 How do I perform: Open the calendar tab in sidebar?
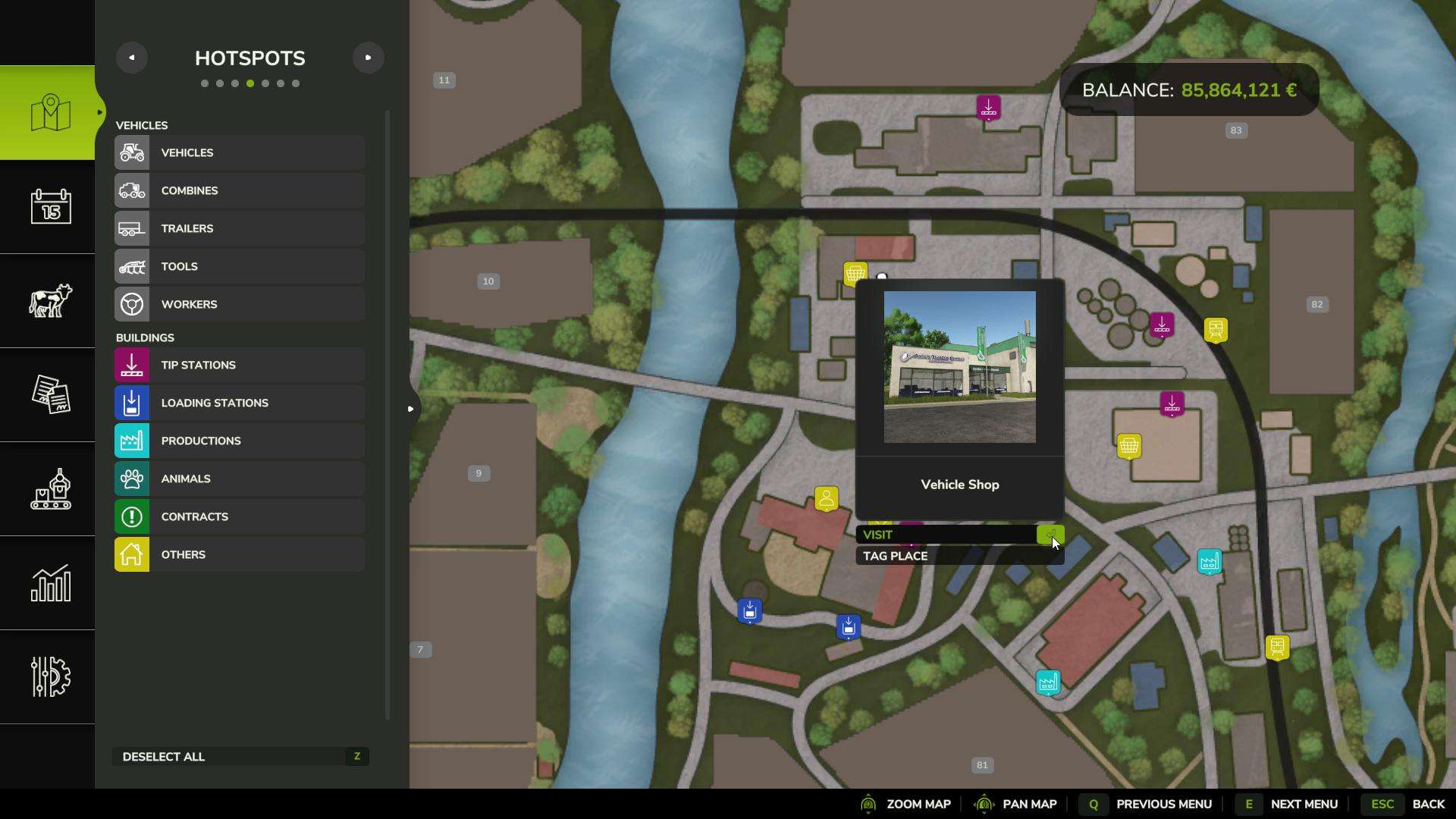[x=50, y=206]
